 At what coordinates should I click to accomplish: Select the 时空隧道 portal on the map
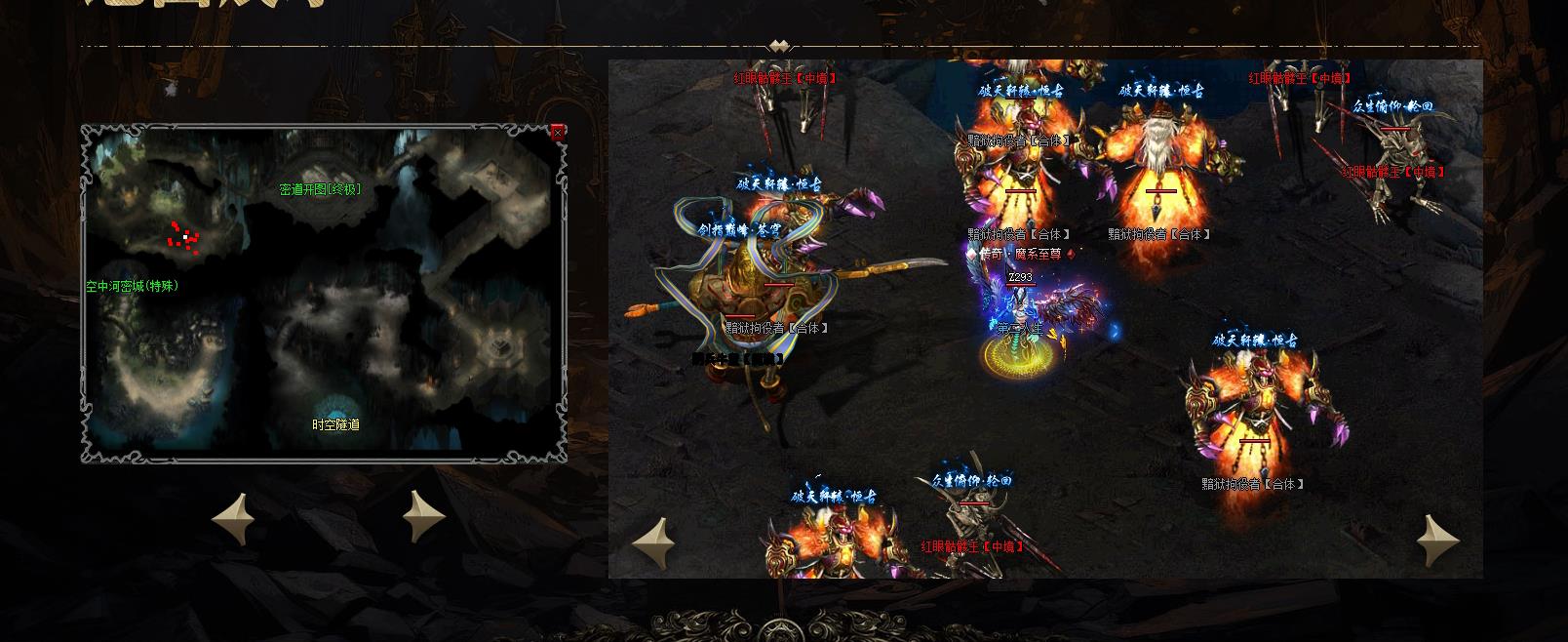[335, 425]
